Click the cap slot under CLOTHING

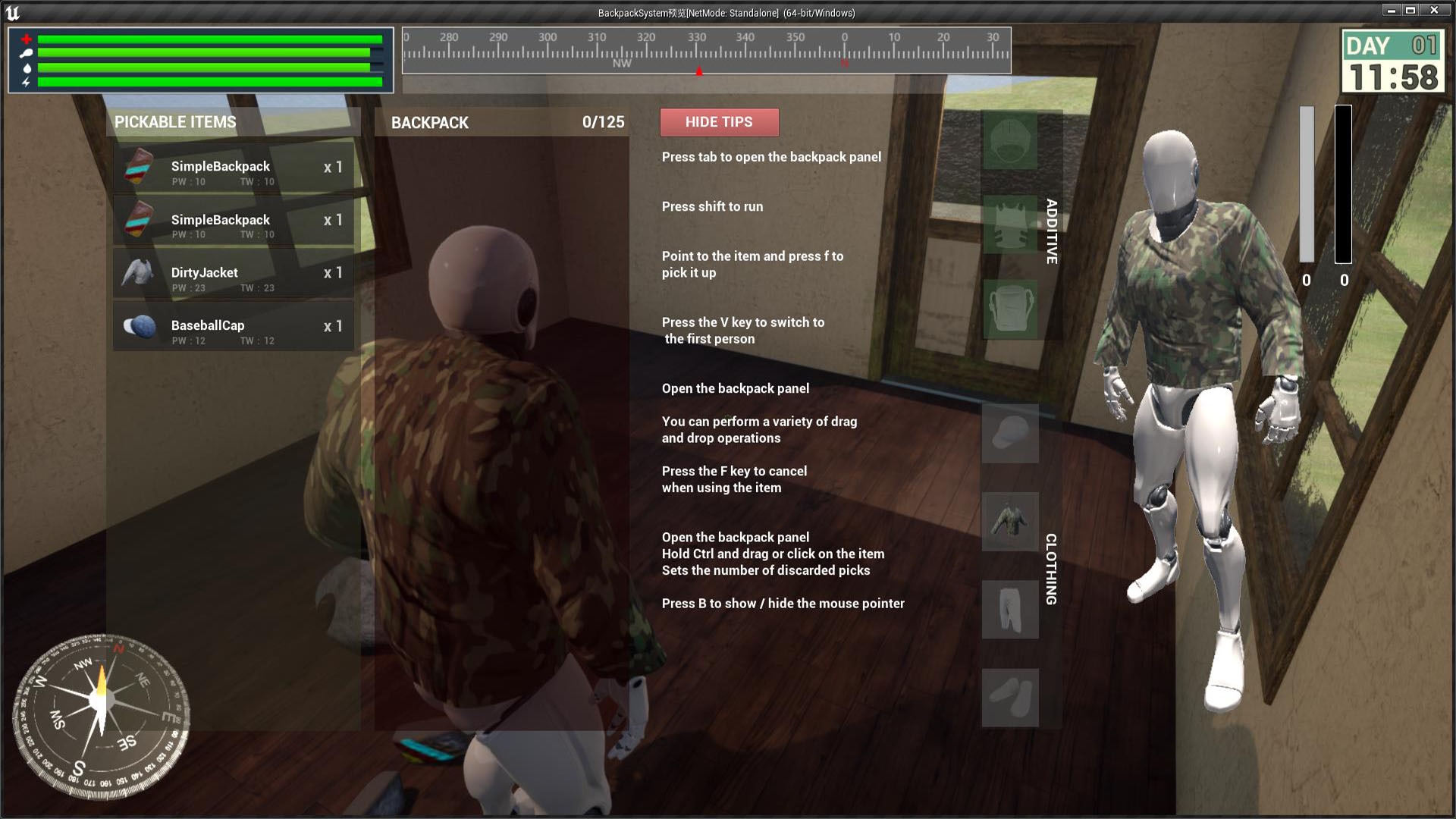coord(1009,433)
